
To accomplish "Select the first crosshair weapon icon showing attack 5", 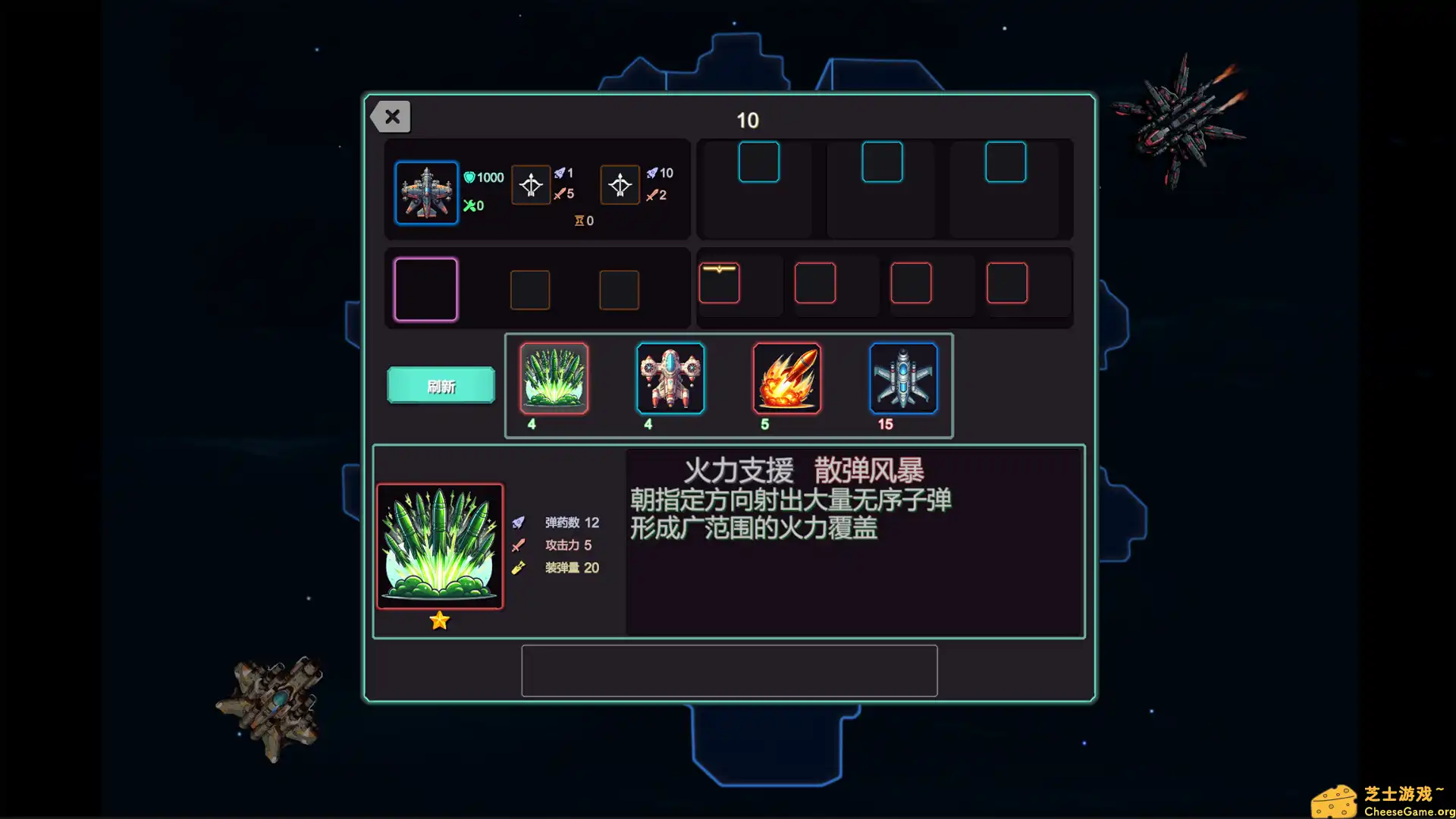I will click(531, 184).
